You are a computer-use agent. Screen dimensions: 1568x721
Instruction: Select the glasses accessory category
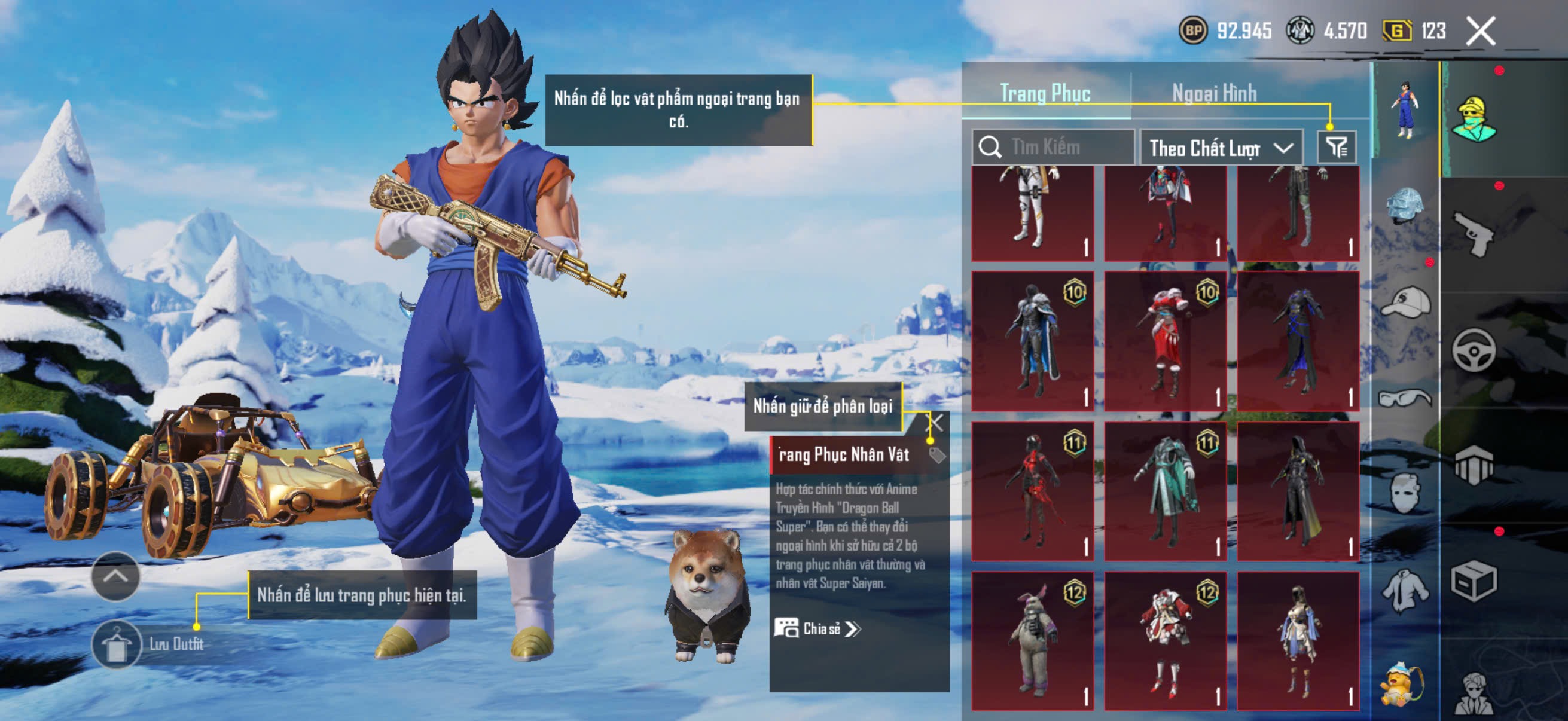pos(1405,399)
